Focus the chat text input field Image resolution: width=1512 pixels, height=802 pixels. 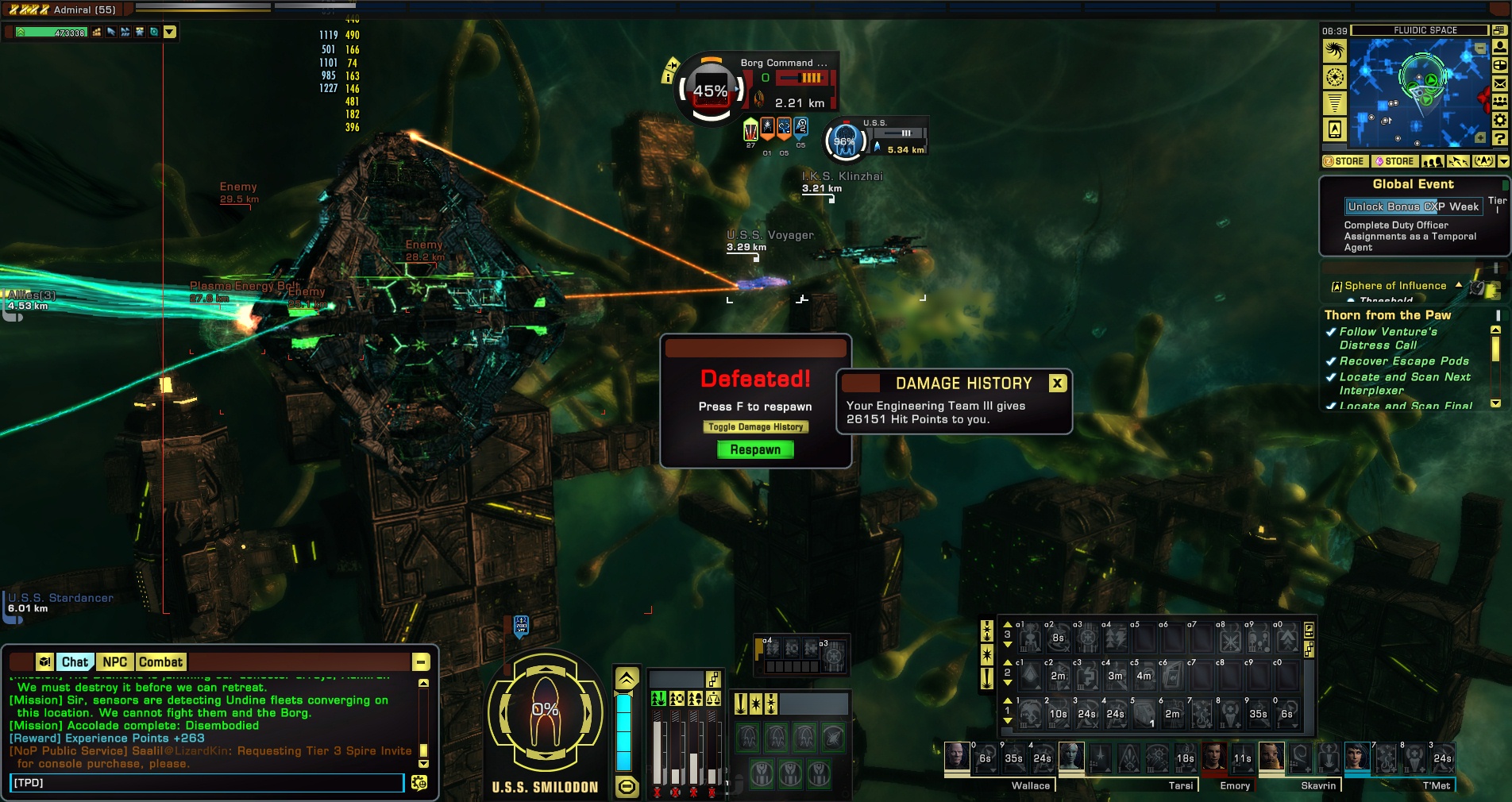click(206, 783)
